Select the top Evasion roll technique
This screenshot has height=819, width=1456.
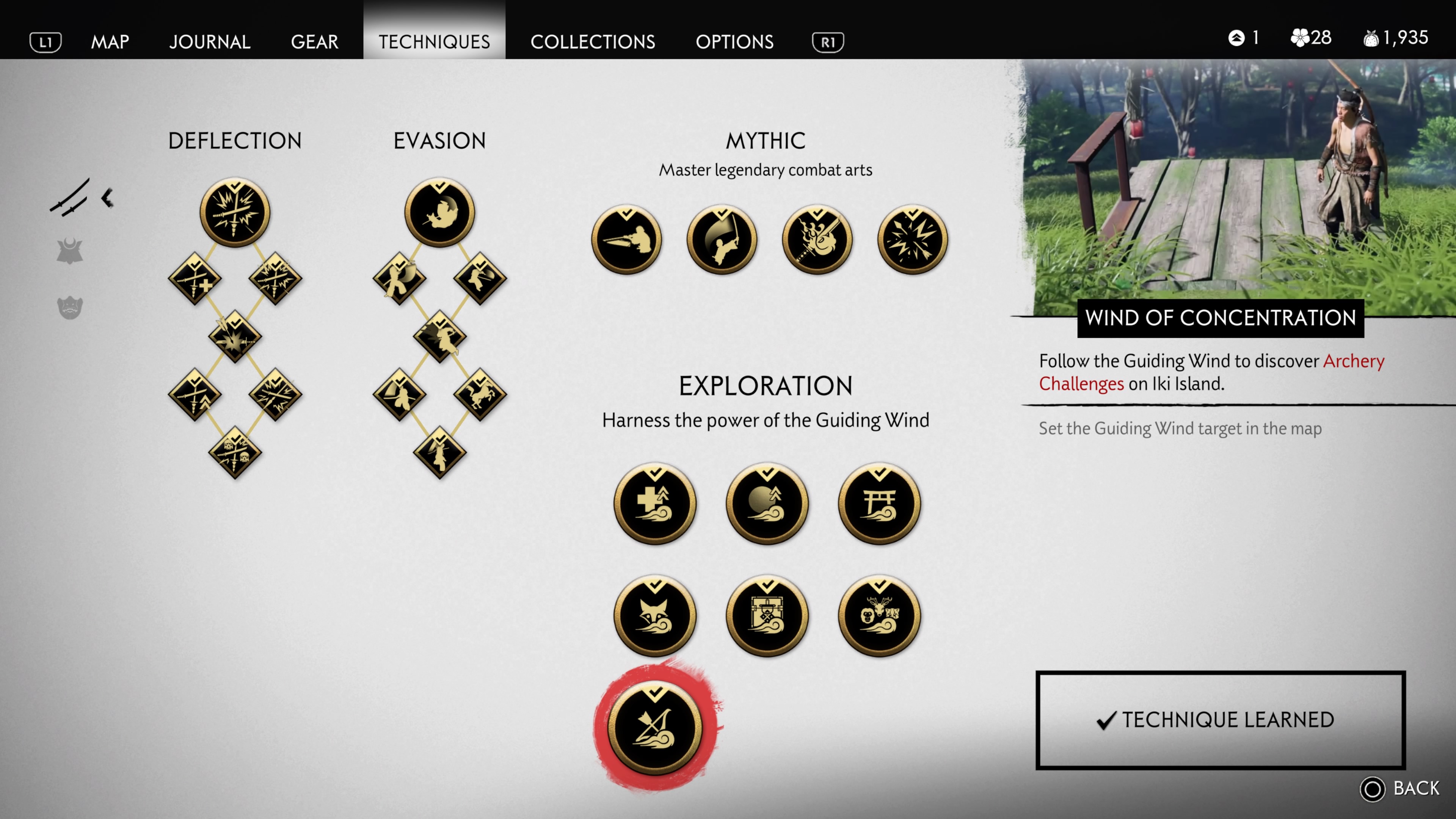coord(439,213)
